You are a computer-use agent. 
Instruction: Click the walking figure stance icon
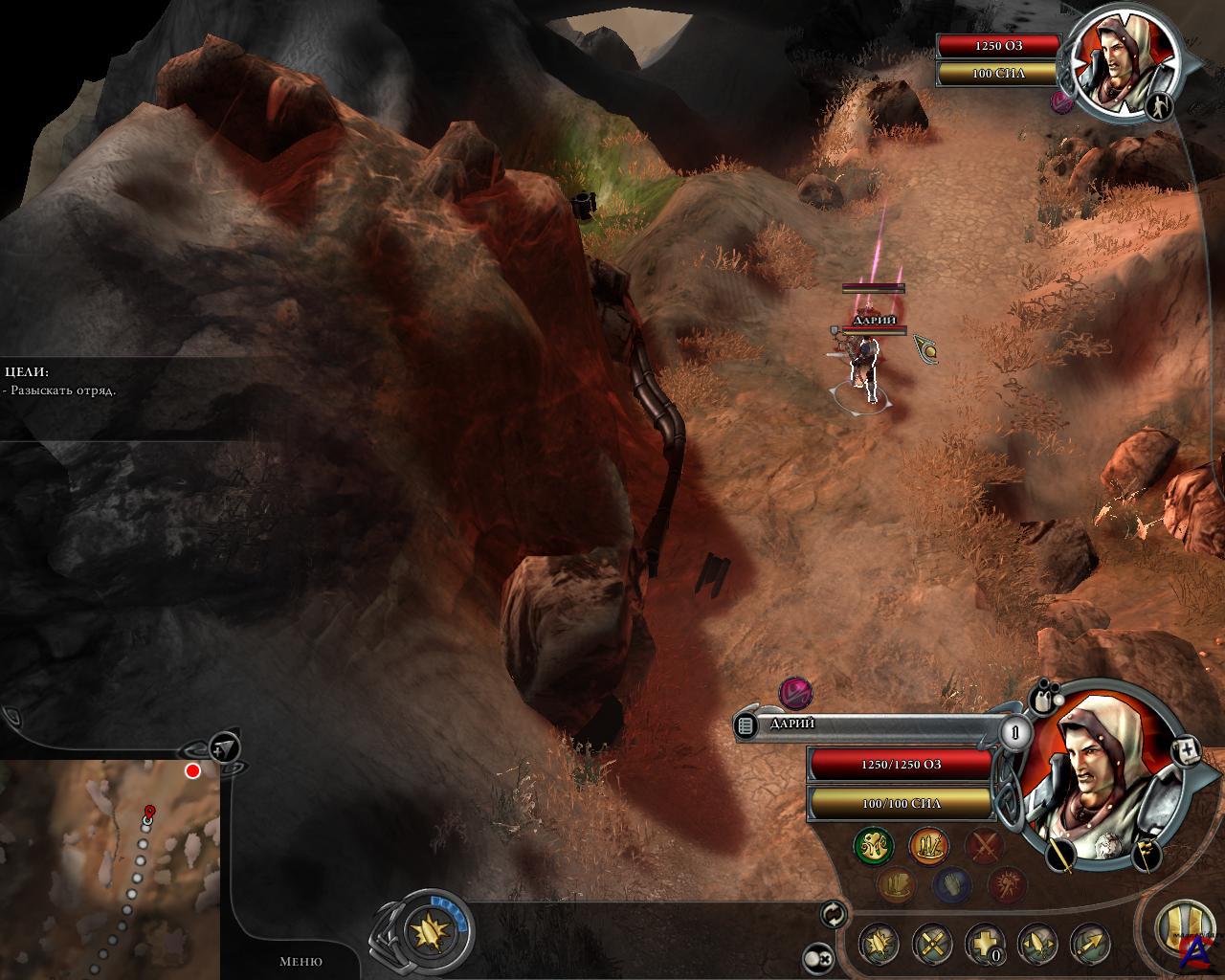pyautogui.click(x=1159, y=106)
